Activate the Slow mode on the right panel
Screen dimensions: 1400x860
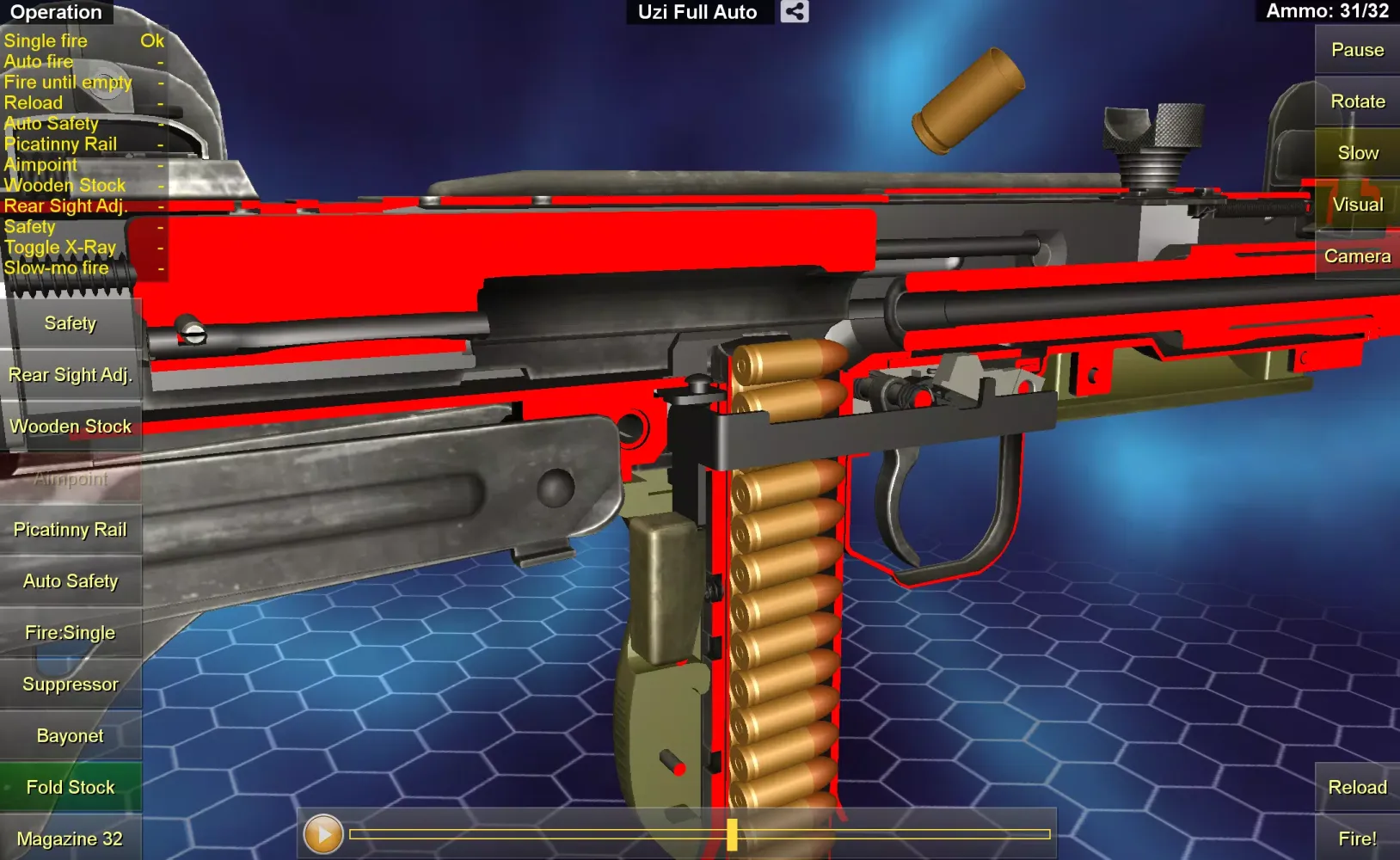1357,152
